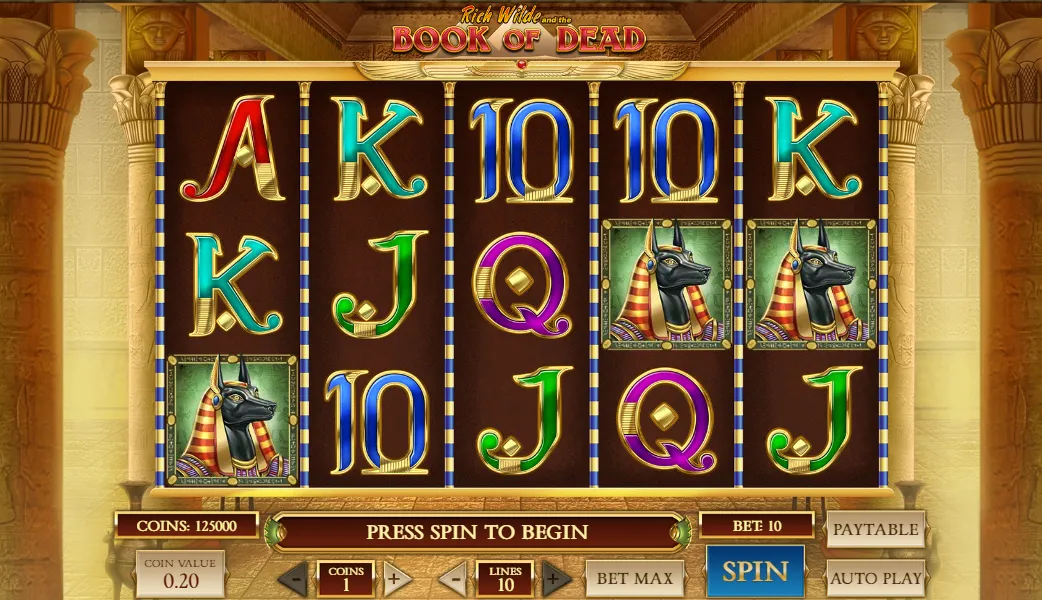
Task: Open the Paytable
Action: [875, 529]
